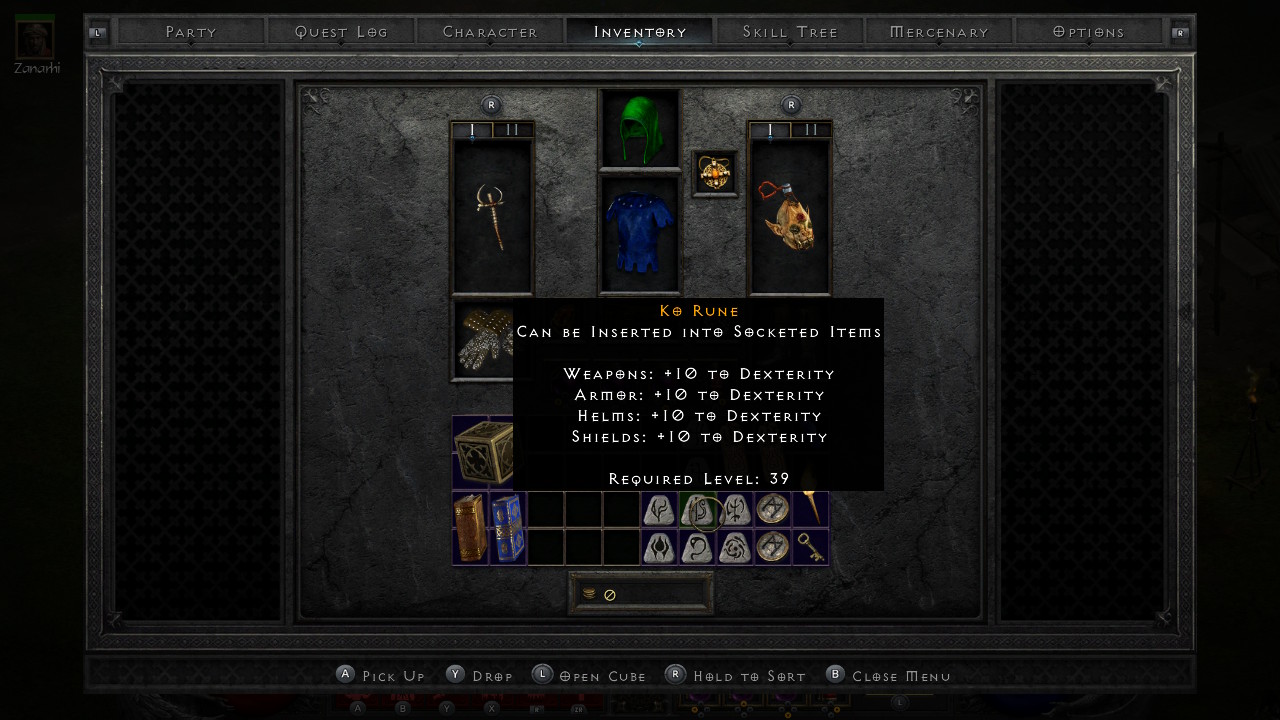
Task: Choose the chain gloves slot
Action: [483, 340]
